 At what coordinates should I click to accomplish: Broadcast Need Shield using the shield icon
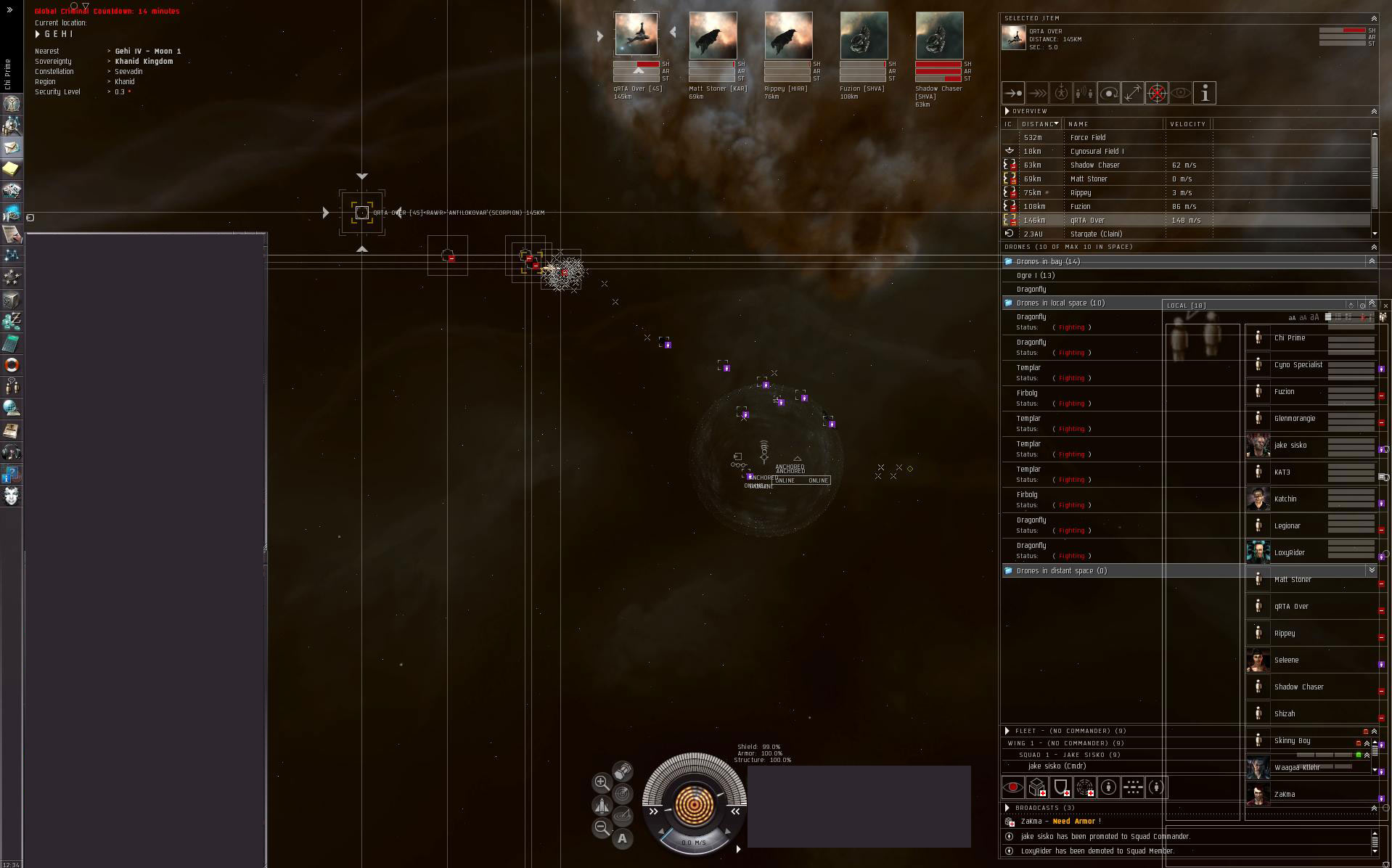point(1061,787)
